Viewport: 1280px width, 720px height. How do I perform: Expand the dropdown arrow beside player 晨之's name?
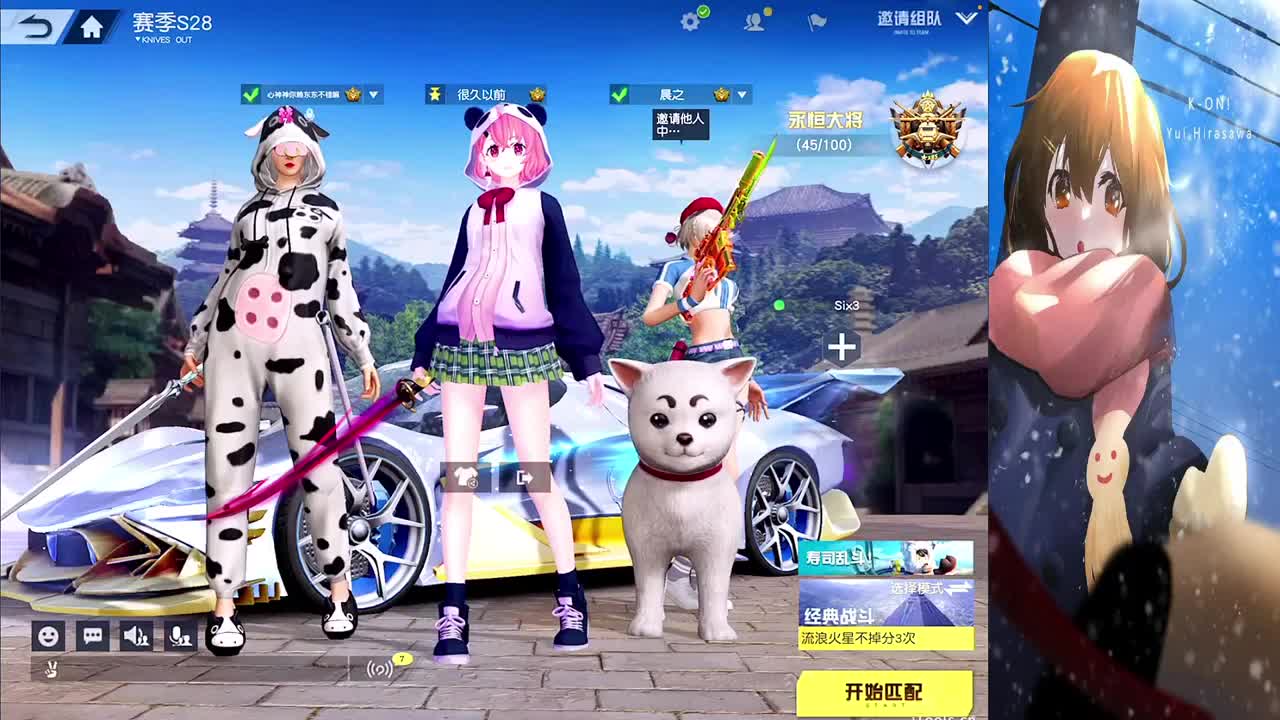point(741,94)
